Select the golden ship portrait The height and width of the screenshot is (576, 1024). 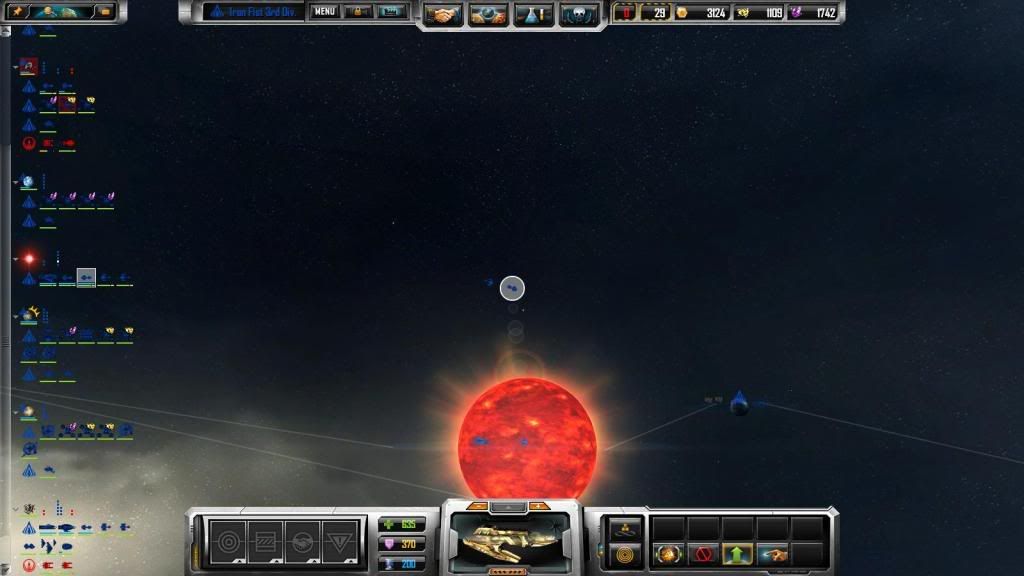coord(511,541)
